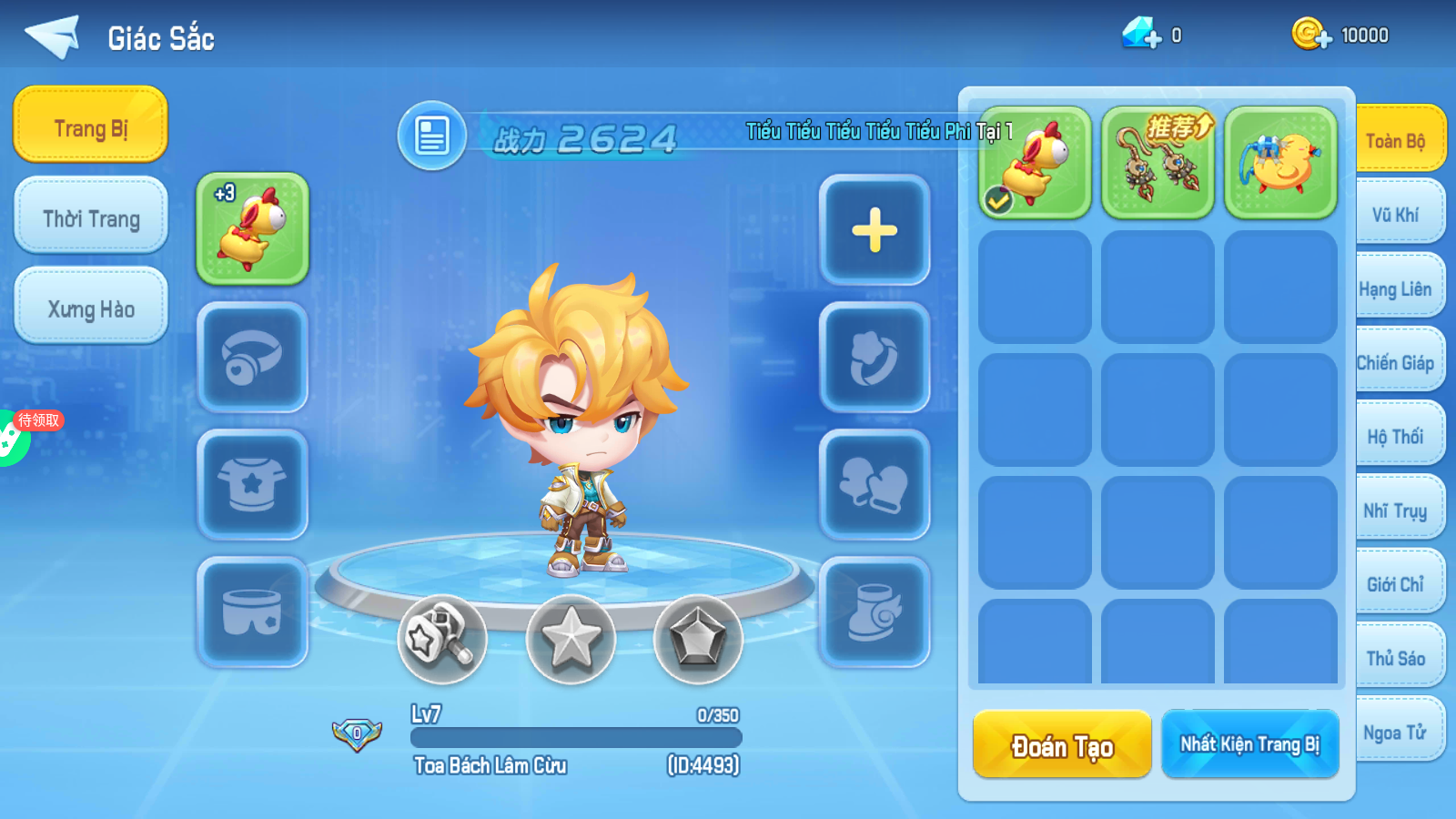Click the empty necklace equipment slot
1456x819 pixels.
tap(253, 357)
